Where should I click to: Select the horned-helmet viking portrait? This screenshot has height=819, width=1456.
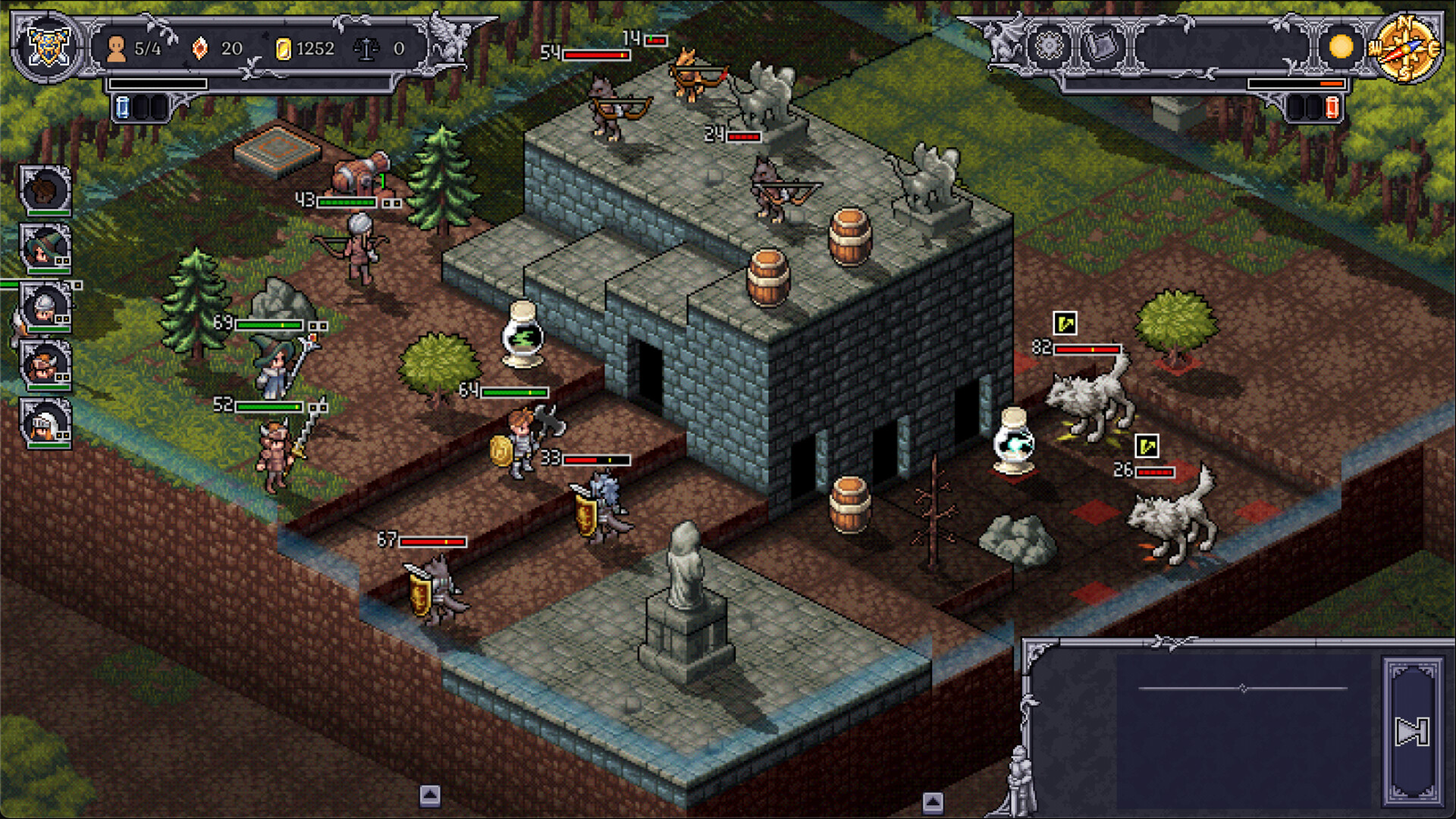click(x=45, y=366)
